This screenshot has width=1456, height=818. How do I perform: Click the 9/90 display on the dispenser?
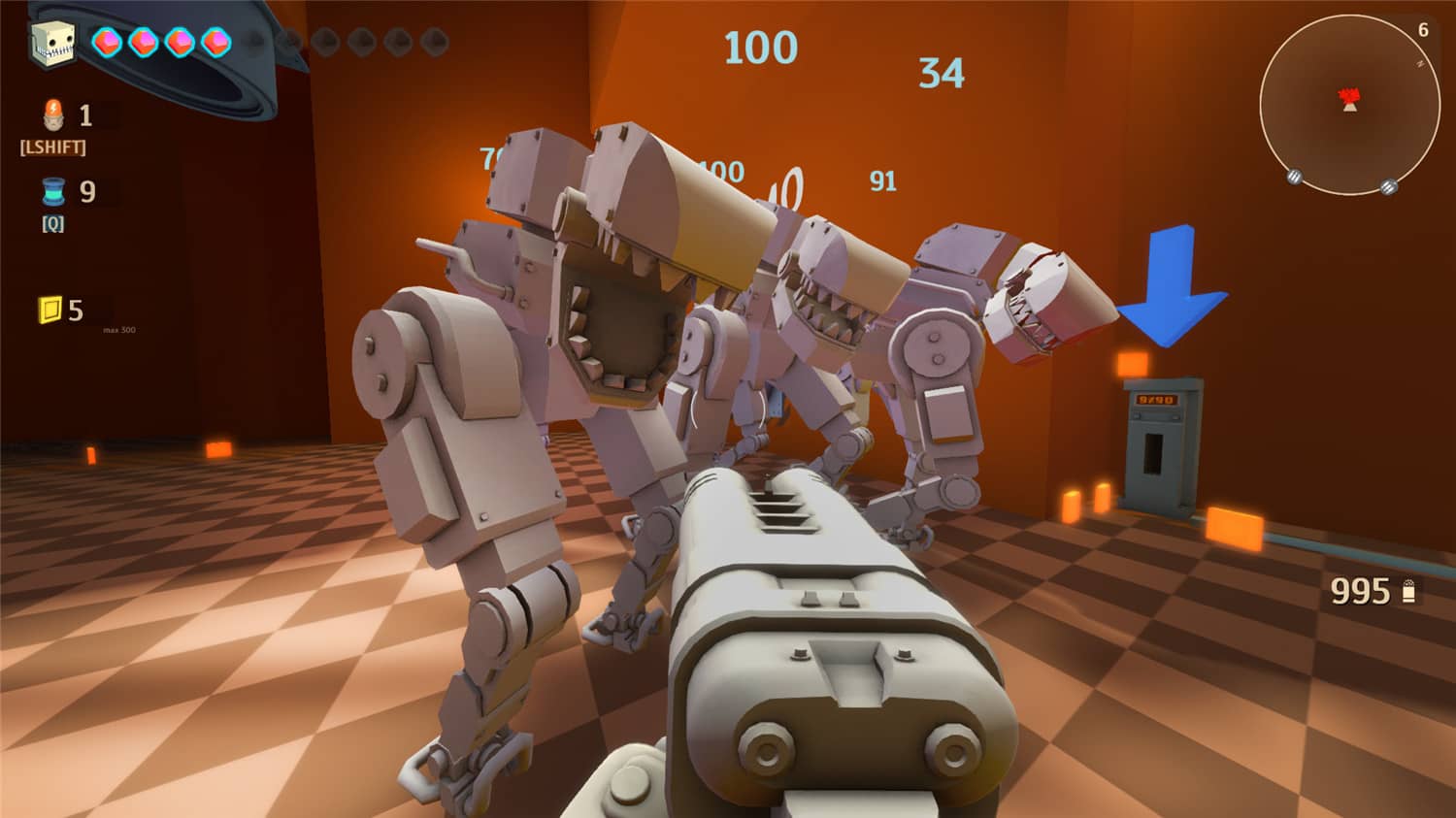click(1156, 400)
